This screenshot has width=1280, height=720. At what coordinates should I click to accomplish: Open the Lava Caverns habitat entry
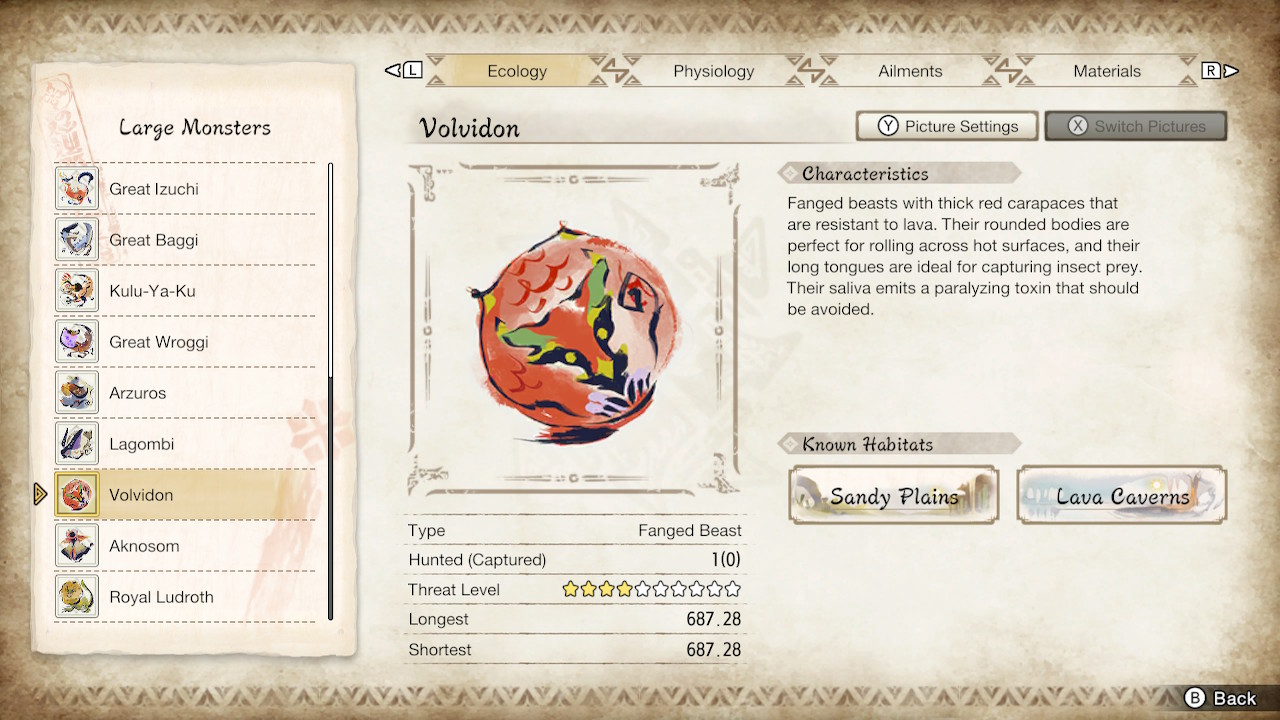coord(1121,495)
